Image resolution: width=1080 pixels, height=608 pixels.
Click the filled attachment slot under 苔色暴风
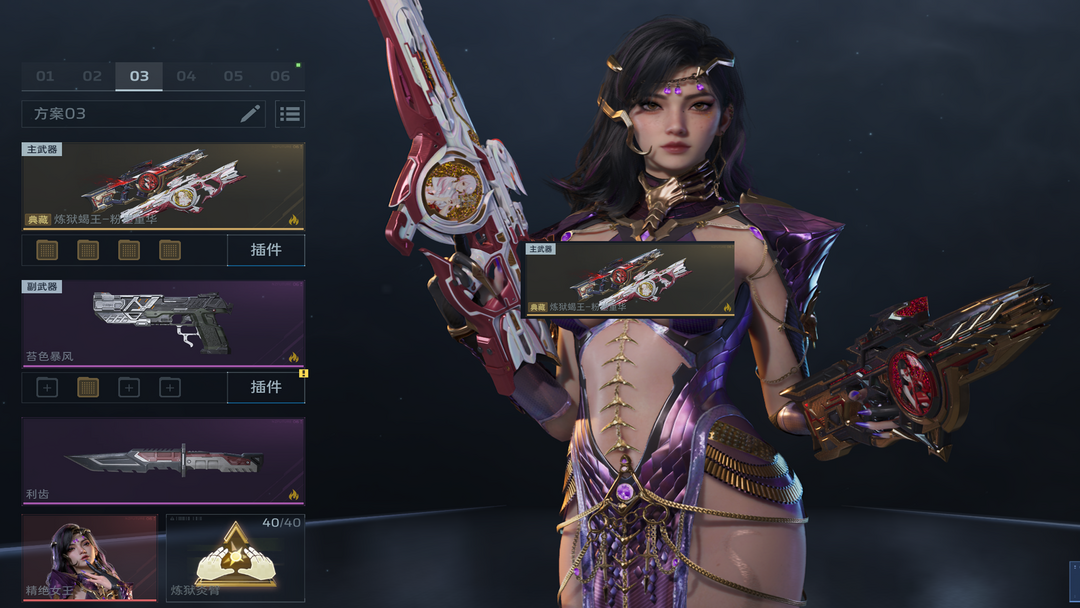[x=88, y=387]
